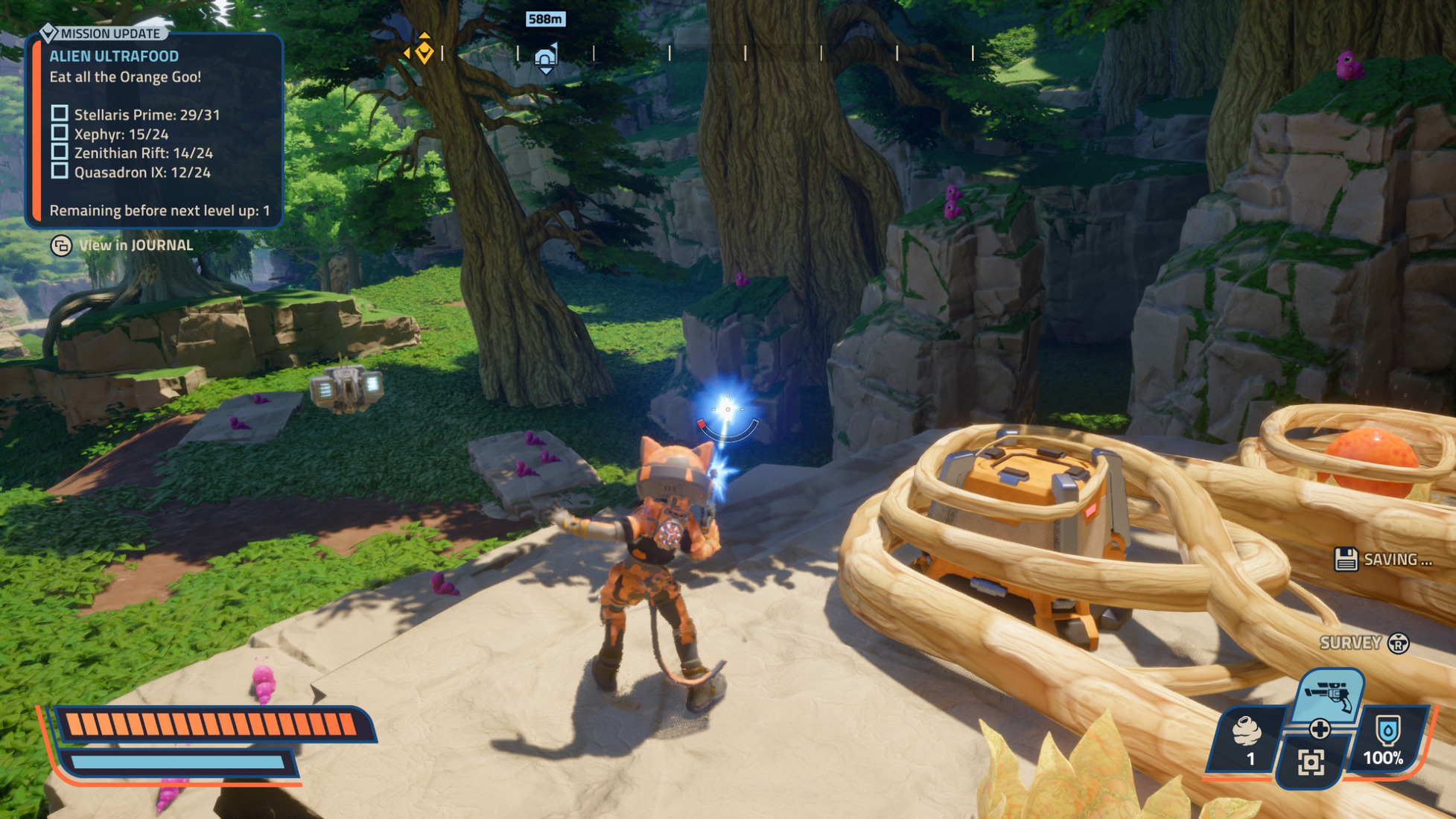Select the habitat marker on the compass
Viewport: 1456px width, 819px height.
pyautogui.click(x=546, y=57)
